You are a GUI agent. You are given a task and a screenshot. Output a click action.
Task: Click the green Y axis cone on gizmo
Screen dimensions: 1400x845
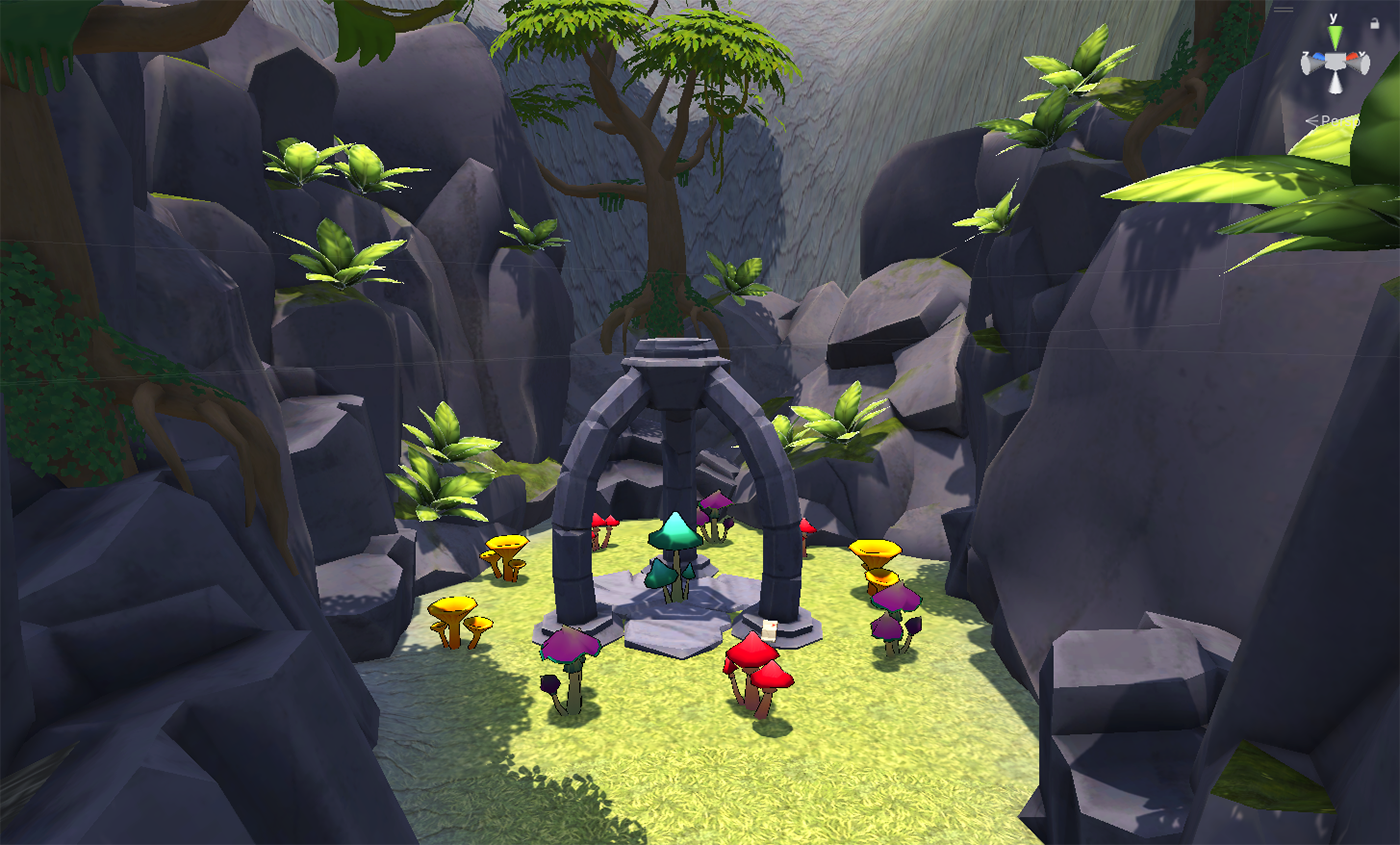click(x=1334, y=38)
